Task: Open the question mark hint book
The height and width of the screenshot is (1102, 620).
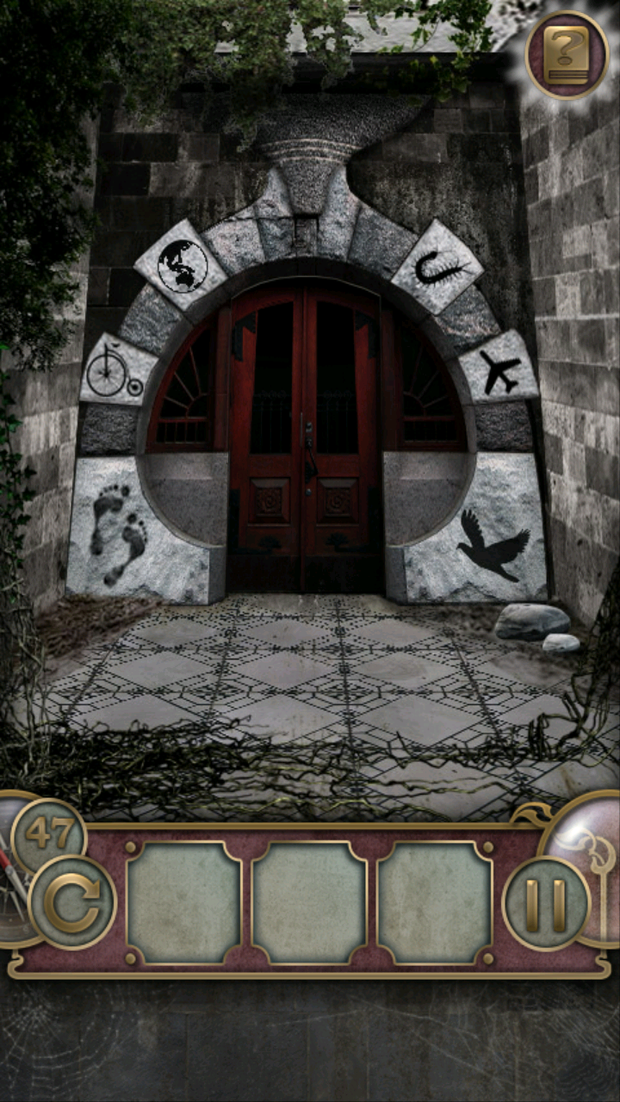Action: coord(566,54)
